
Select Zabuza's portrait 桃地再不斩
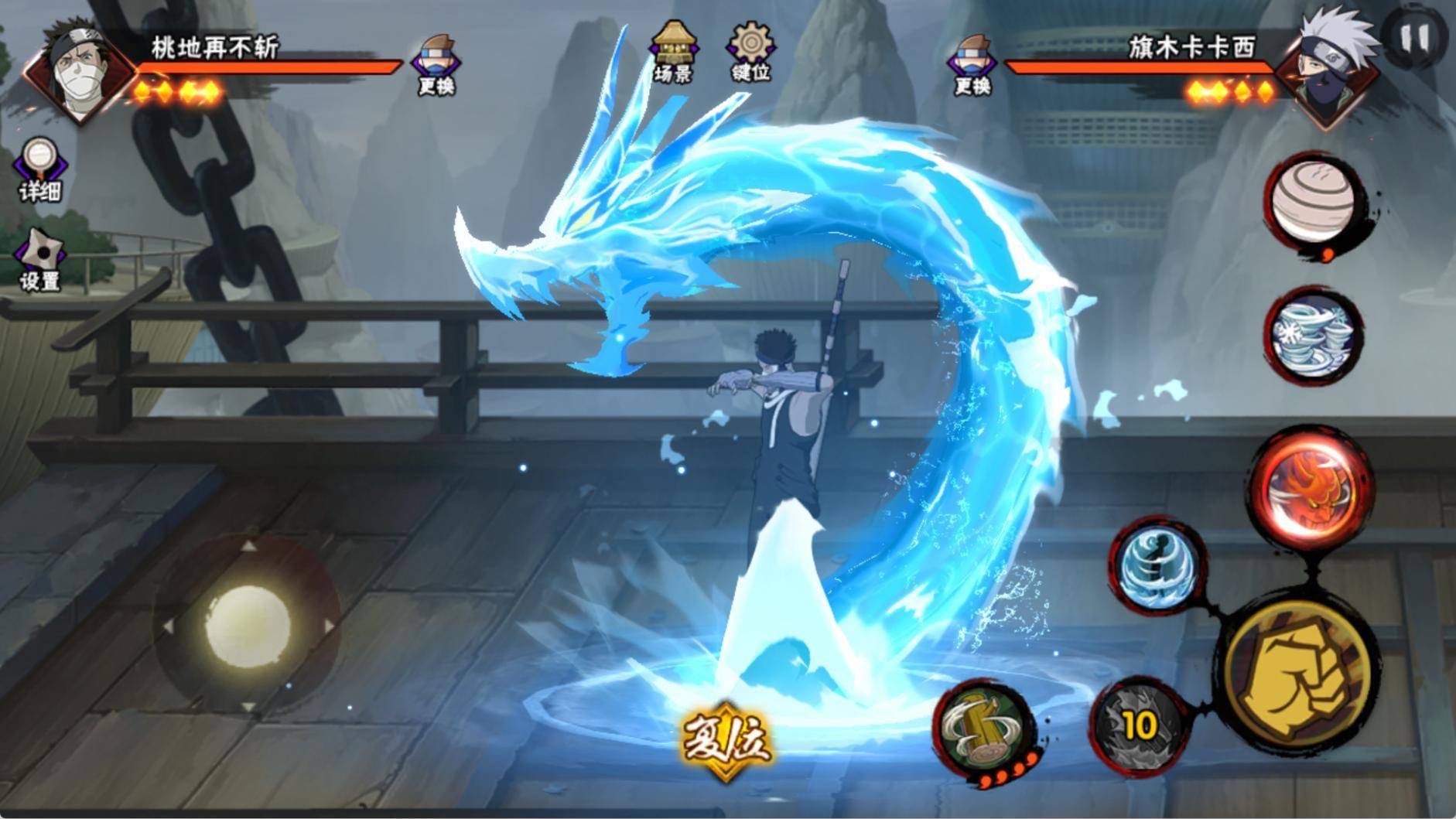77,71
